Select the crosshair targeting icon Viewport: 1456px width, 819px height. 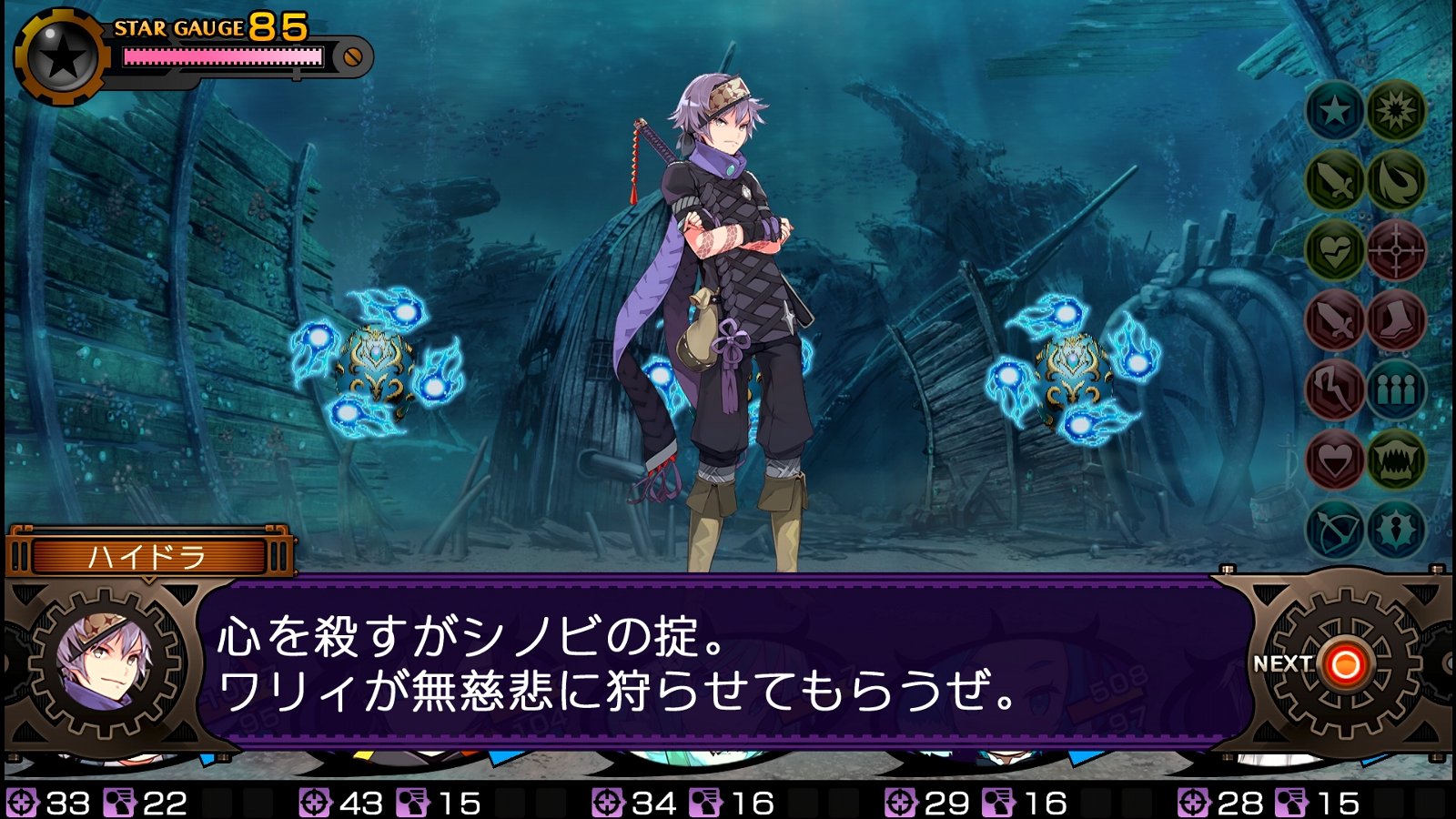click(1395, 249)
